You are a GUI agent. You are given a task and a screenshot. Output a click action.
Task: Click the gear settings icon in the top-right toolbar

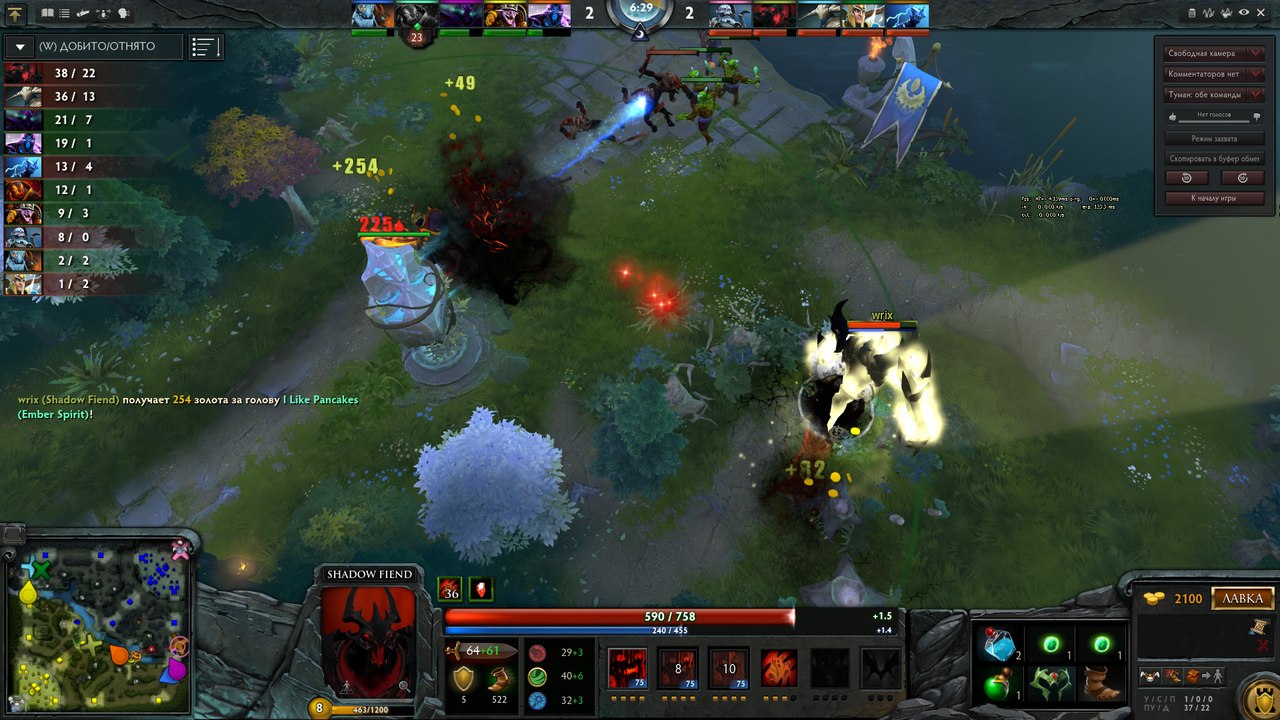[1262, 13]
